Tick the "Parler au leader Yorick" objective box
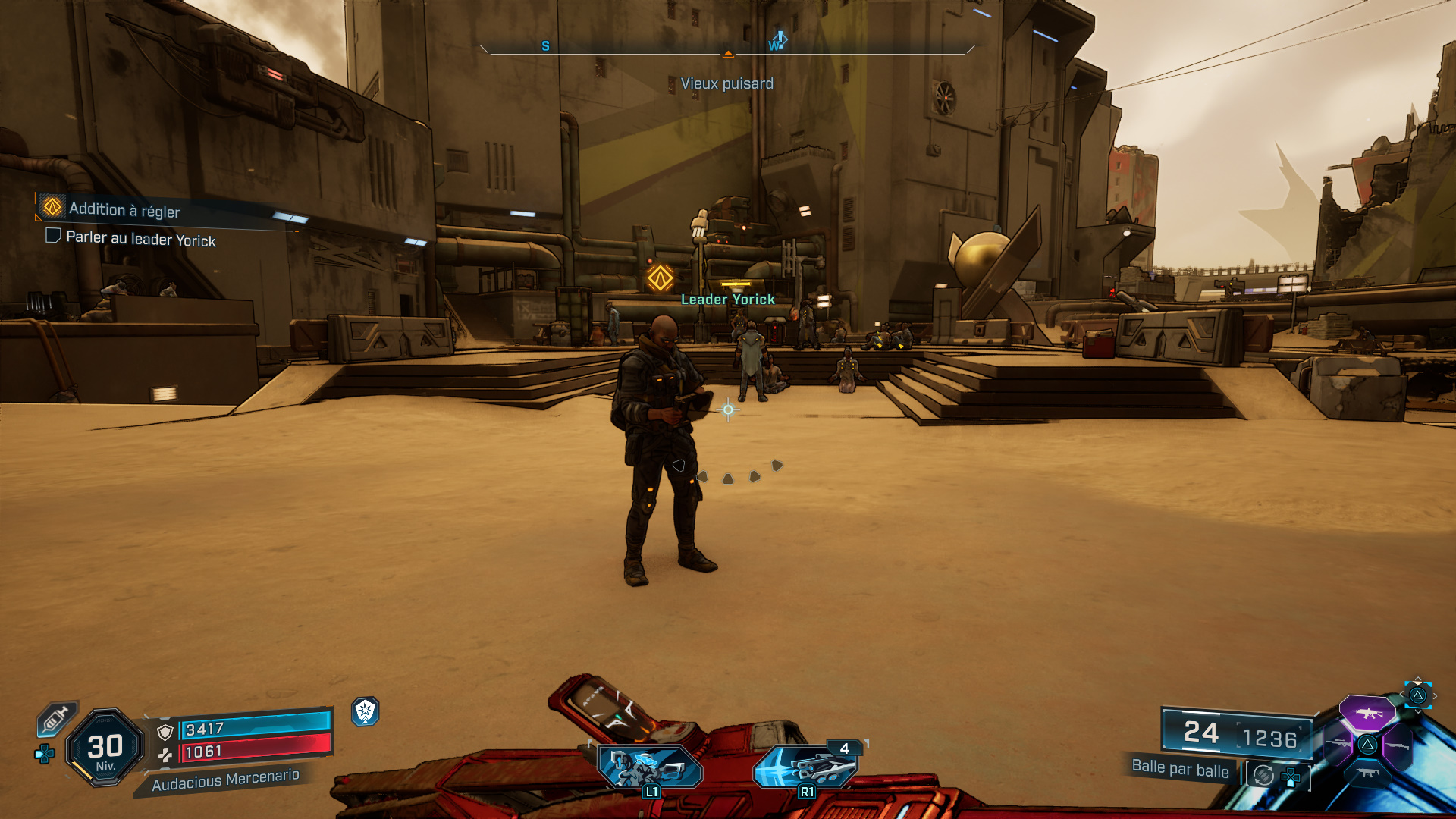1456x819 pixels. tap(53, 236)
